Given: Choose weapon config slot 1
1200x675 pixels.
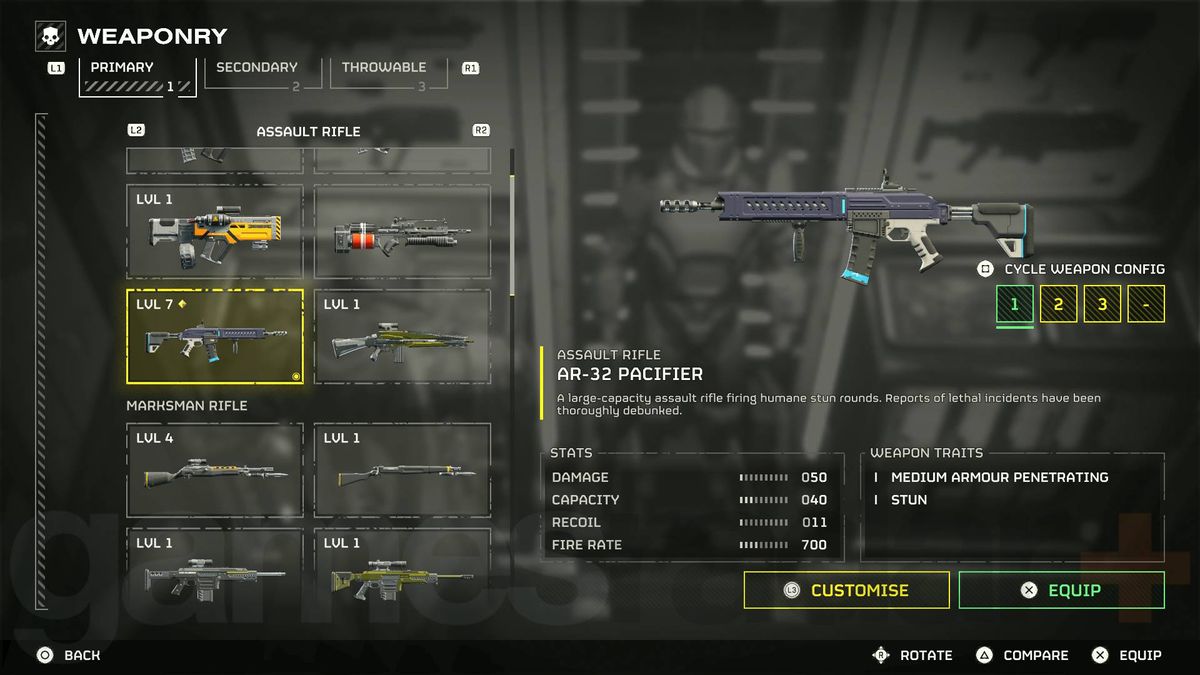Looking at the screenshot, I should coord(1015,304).
